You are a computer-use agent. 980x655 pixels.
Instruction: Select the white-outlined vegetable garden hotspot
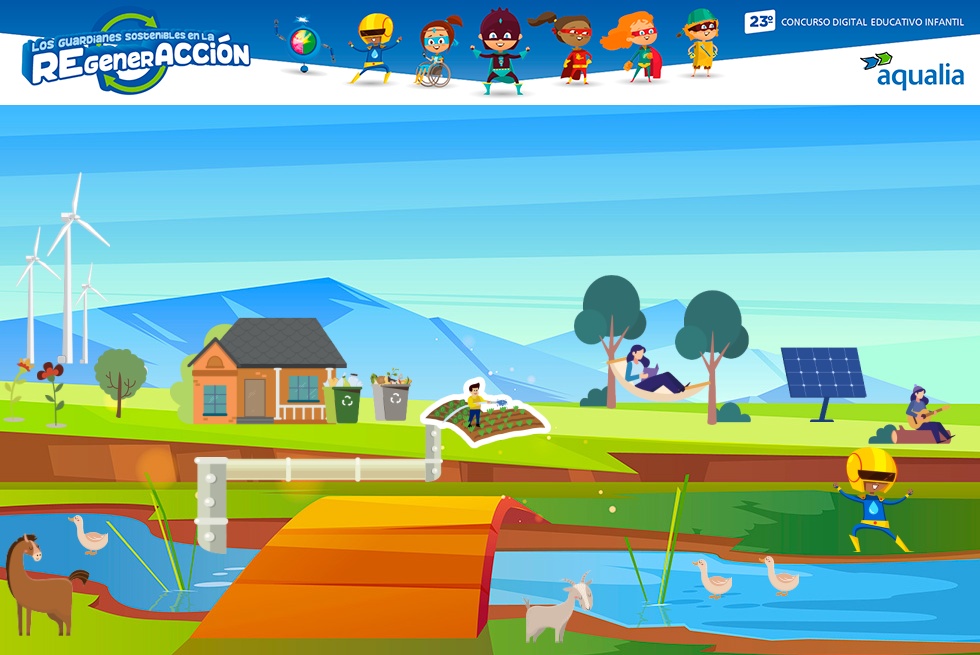pos(487,414)
